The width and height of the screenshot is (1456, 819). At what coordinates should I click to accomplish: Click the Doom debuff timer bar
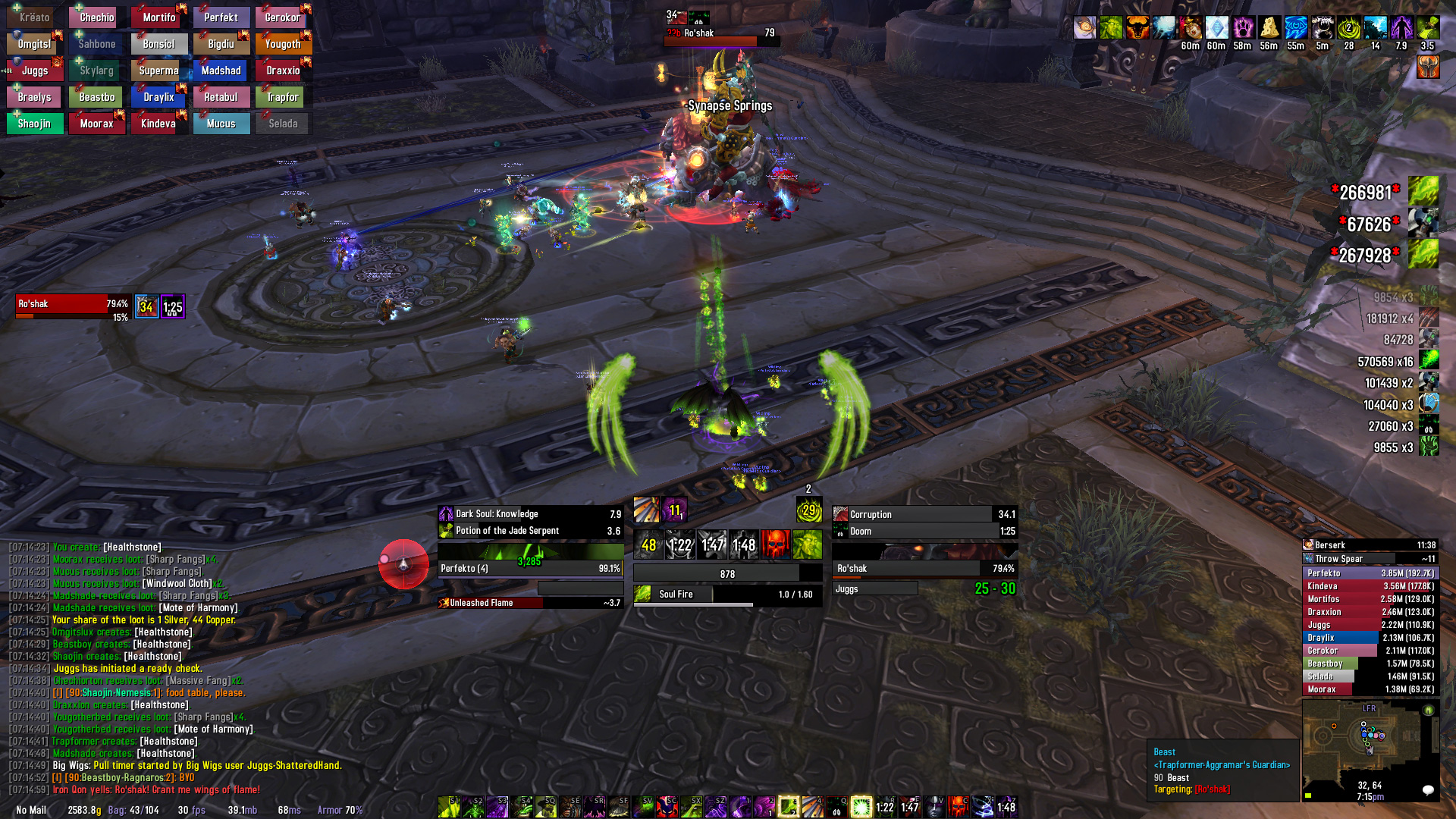click(924, 532)
